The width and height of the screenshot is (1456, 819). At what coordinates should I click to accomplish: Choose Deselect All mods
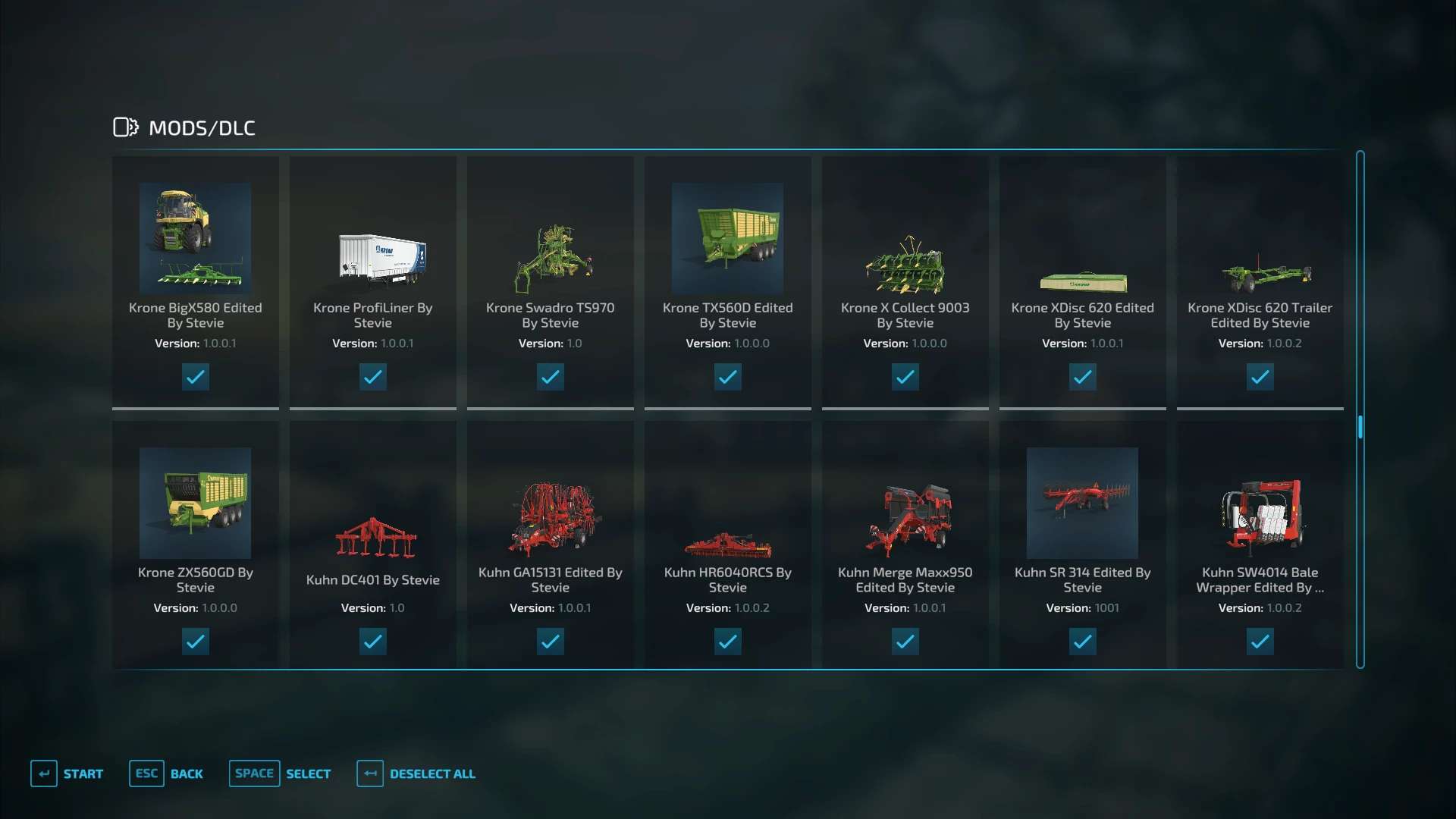[x=416, y=773]
